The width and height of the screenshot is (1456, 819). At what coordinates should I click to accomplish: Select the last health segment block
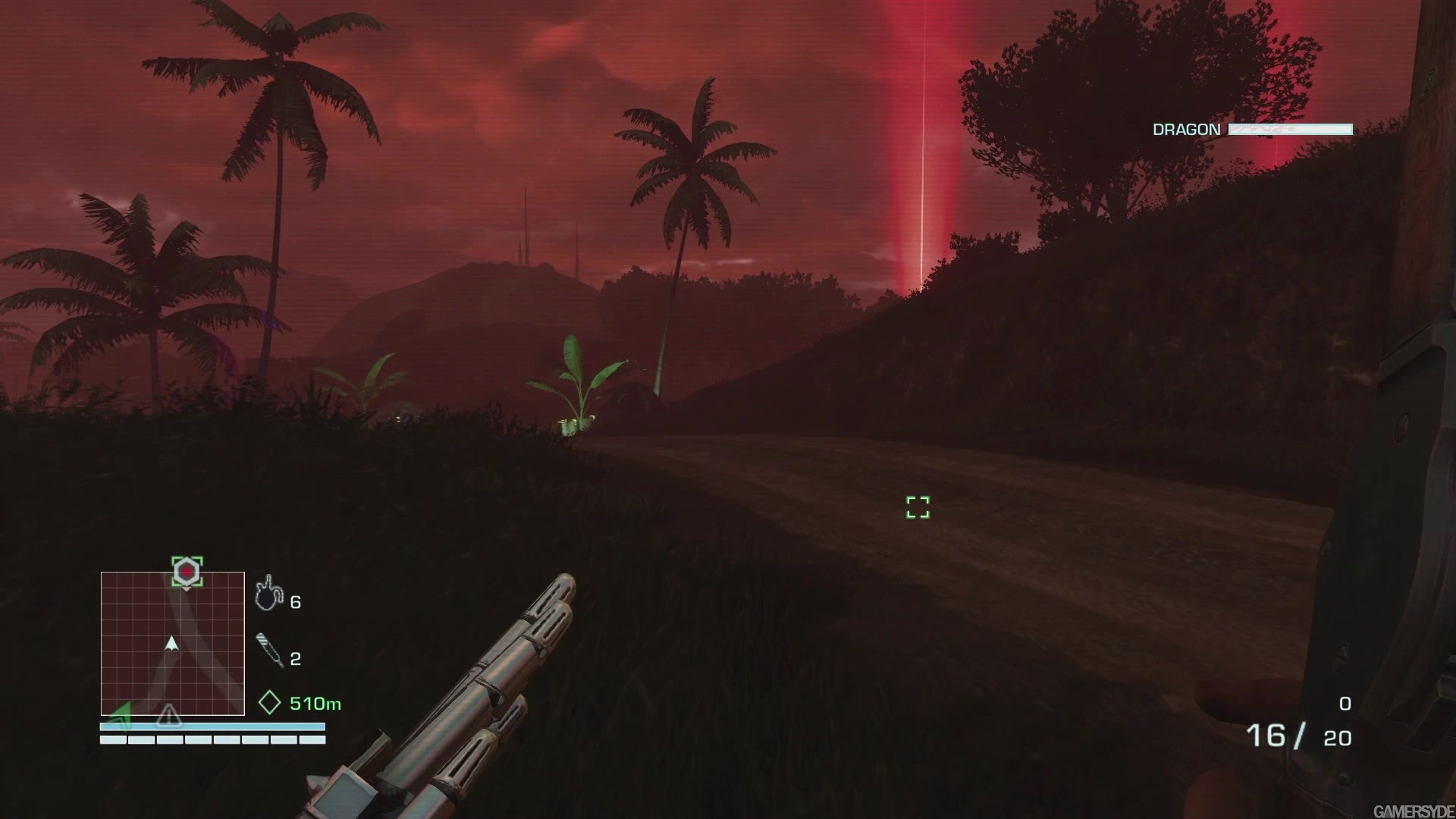coord(313,739)
